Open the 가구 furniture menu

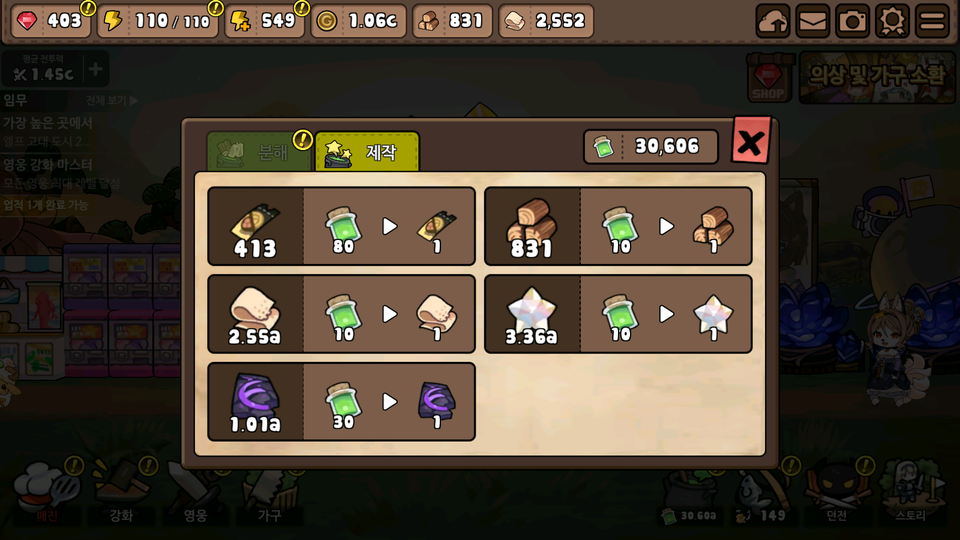tap(269, 494)
